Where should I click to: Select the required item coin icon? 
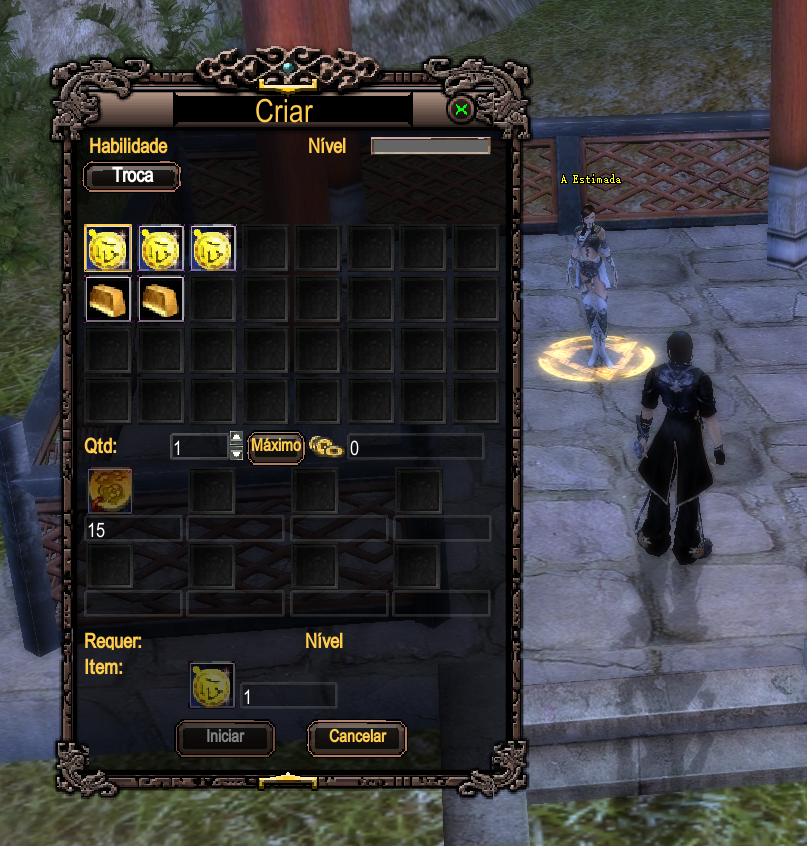coord(213,685)
